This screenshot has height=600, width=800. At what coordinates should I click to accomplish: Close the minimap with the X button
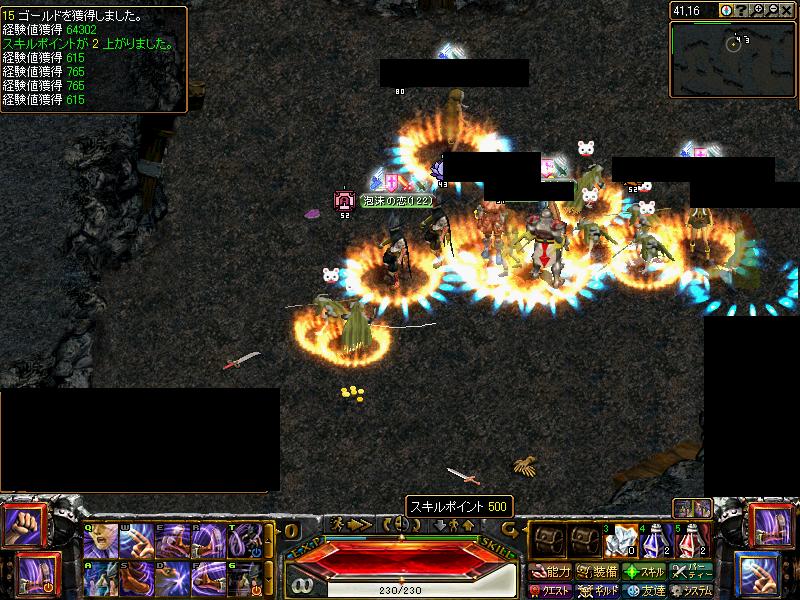pyautogui.click(x=788, y=10)
